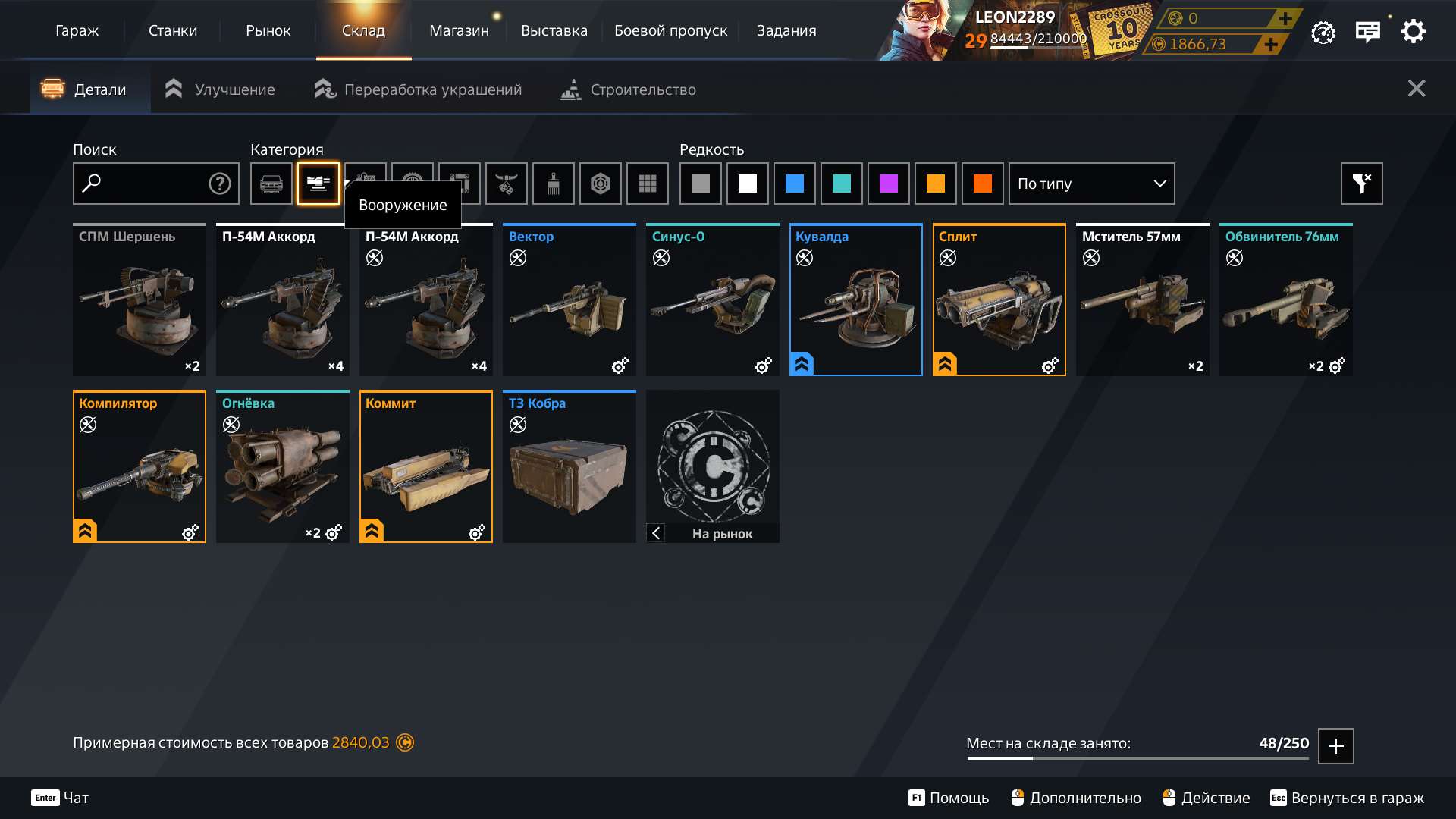Click the decorations category icon with horns

(506, 184)
